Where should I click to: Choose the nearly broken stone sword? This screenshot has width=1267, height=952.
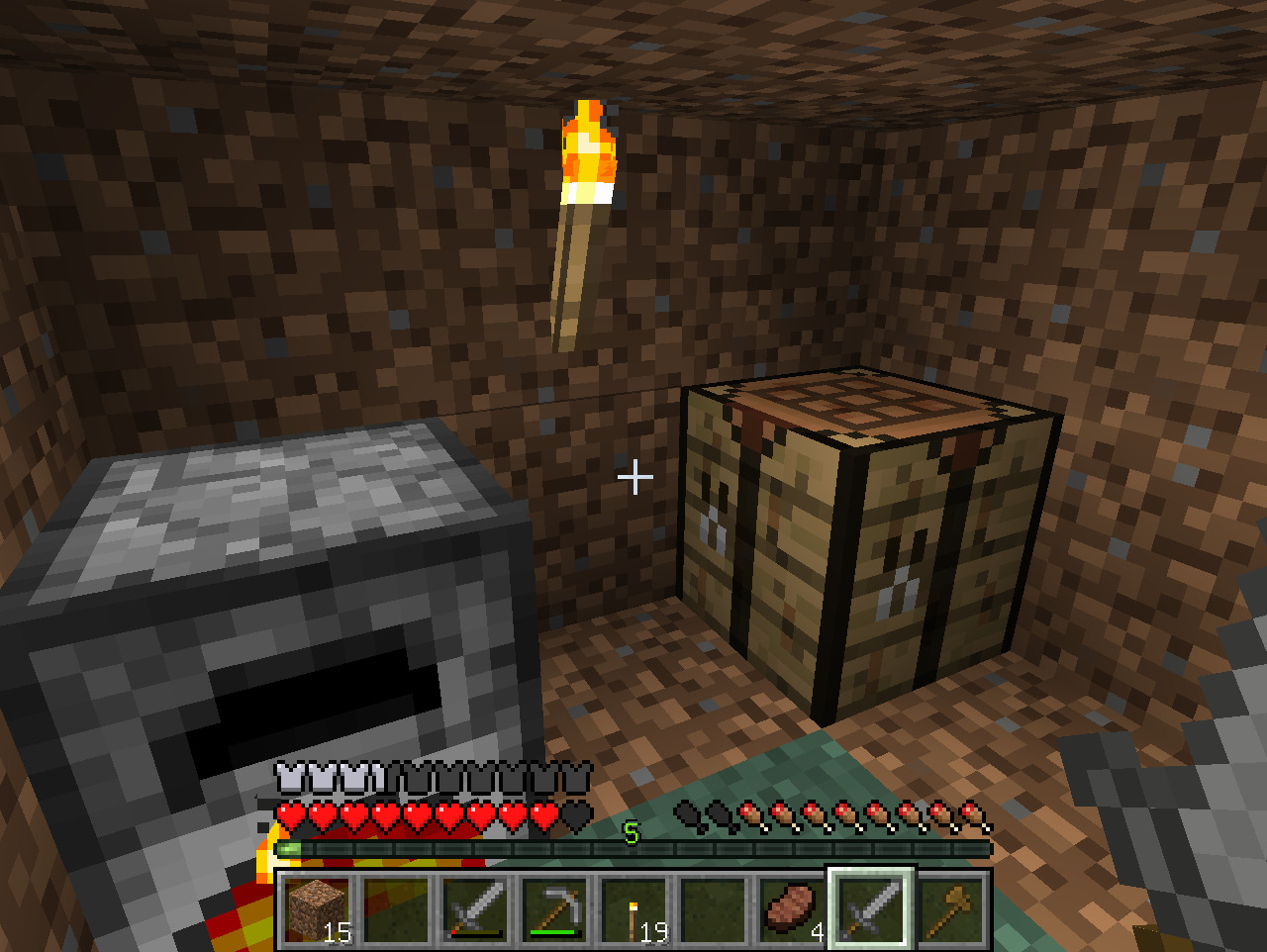coord(476,909)
